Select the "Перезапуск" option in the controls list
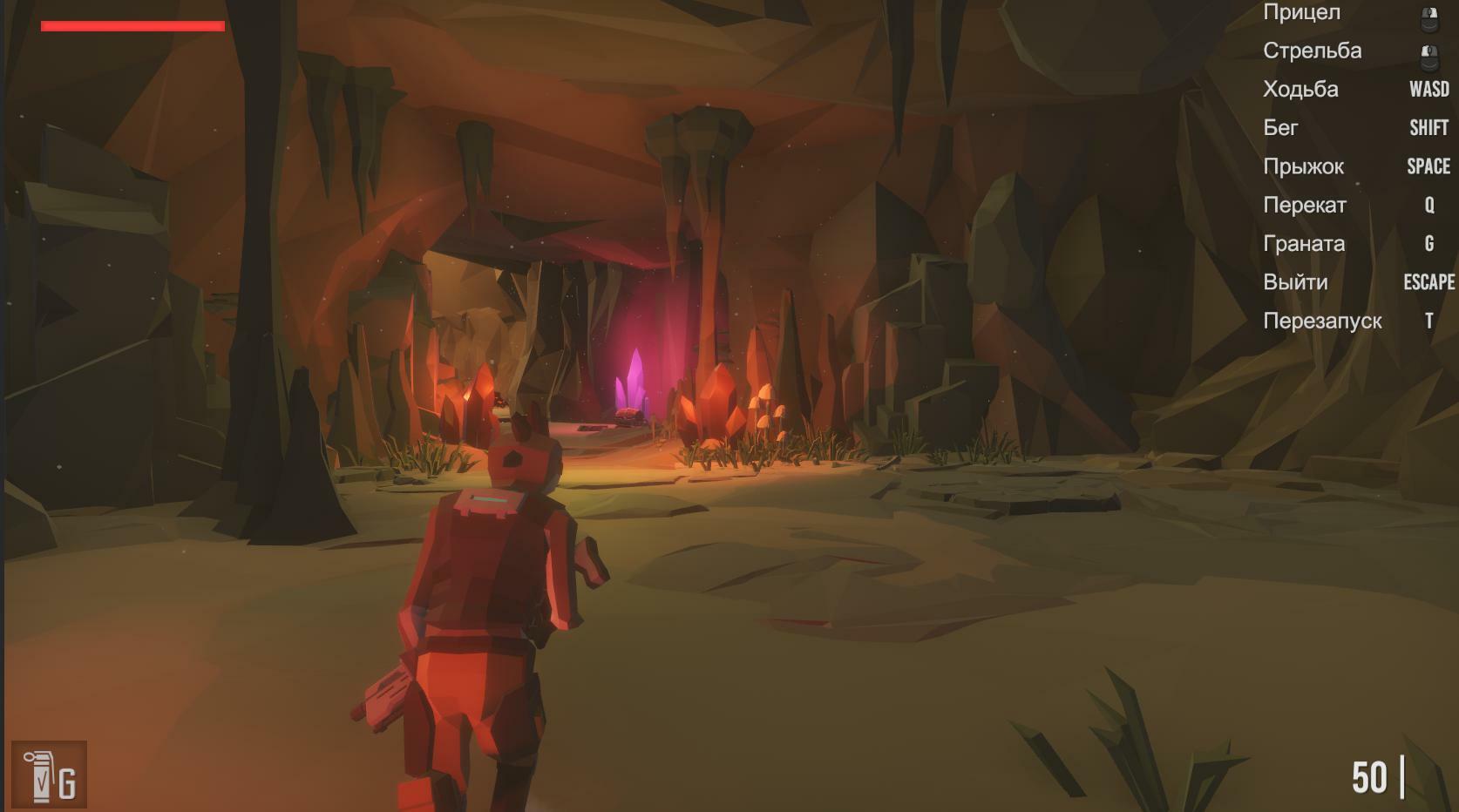Screen dimensions: 1459x812 click(x=1322, y=321)
